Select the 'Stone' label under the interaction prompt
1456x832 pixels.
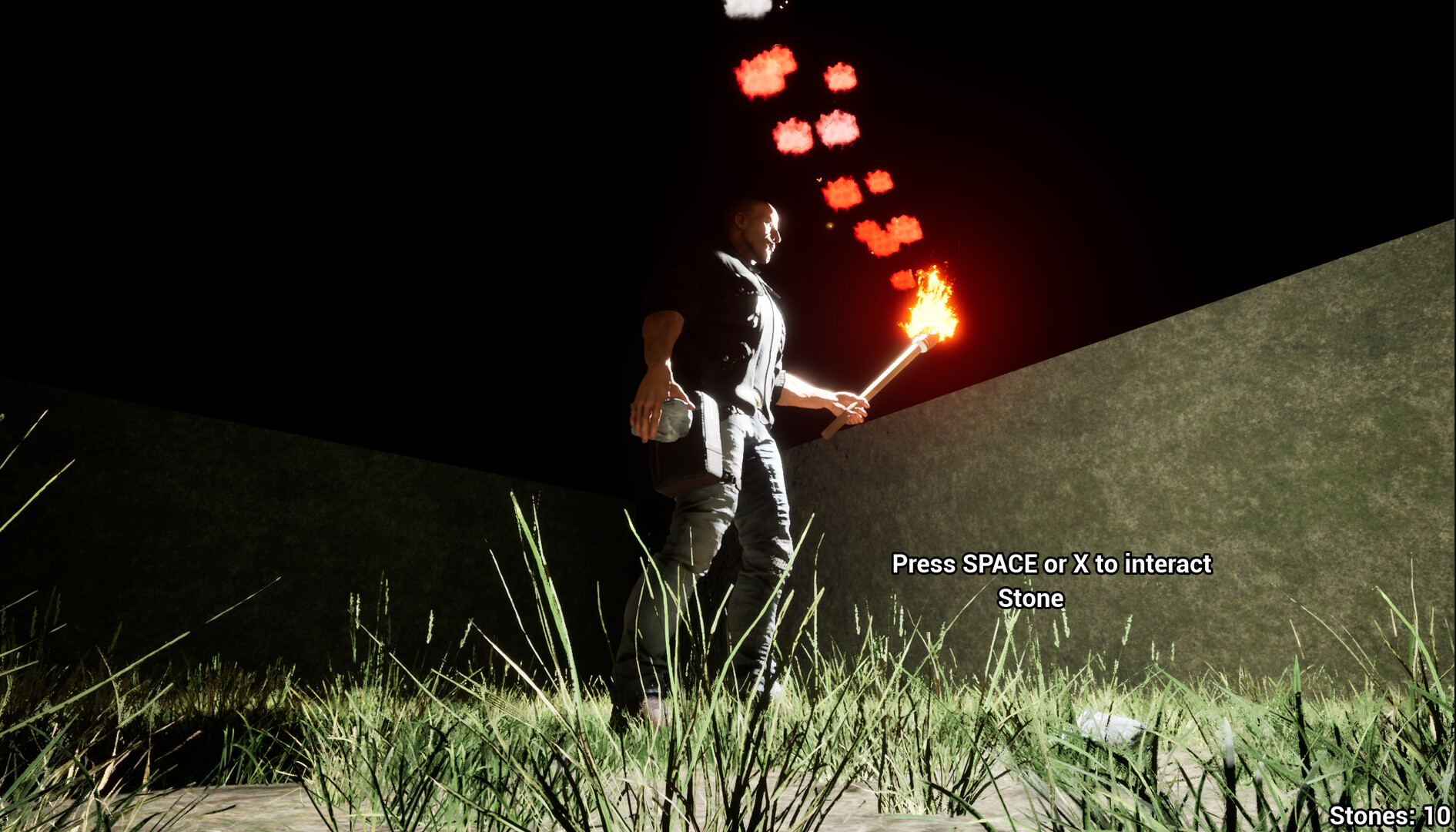click(1030, 598)
